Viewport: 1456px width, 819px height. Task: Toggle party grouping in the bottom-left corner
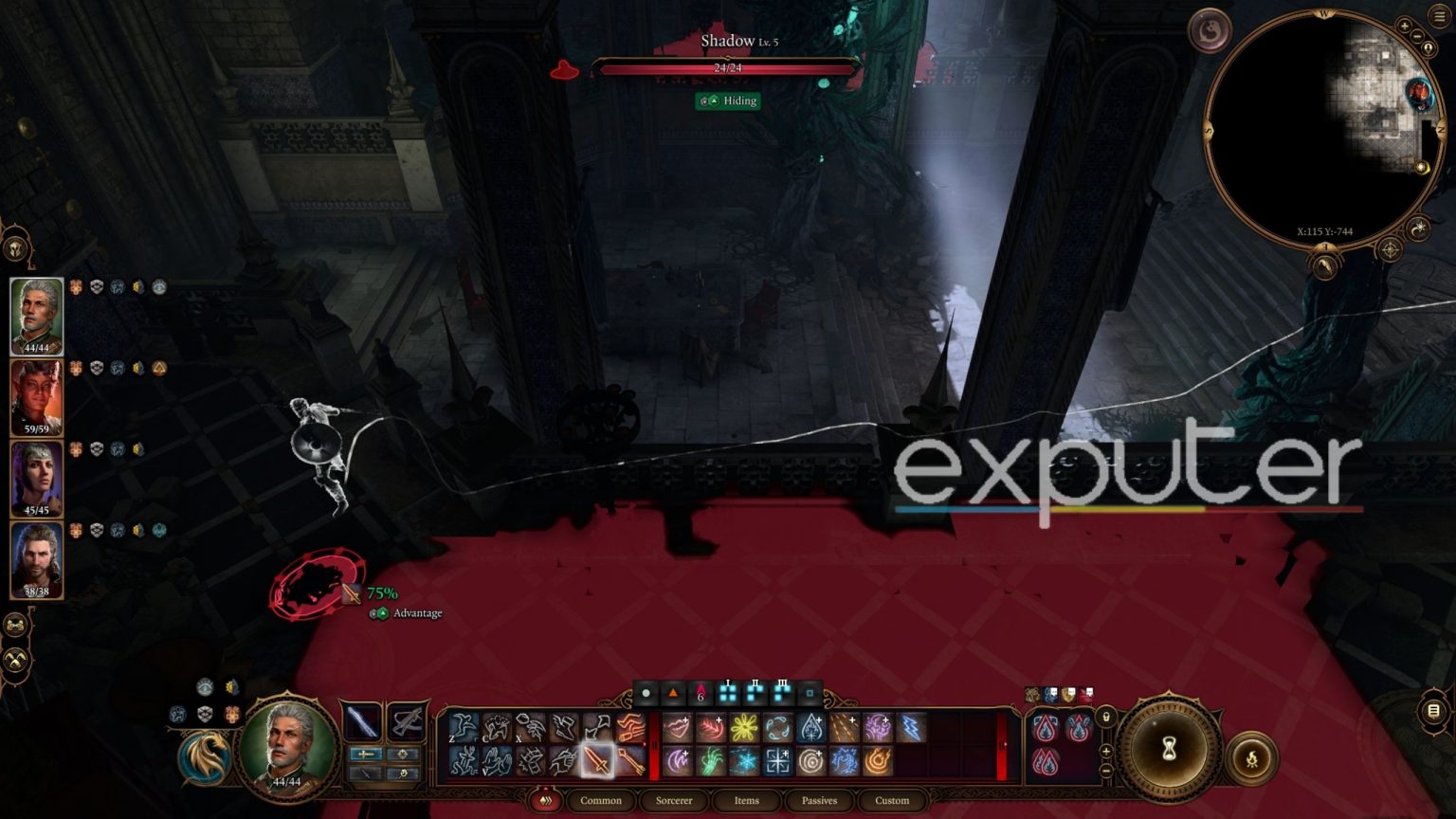pyautogui.click(x=14, y=624)
